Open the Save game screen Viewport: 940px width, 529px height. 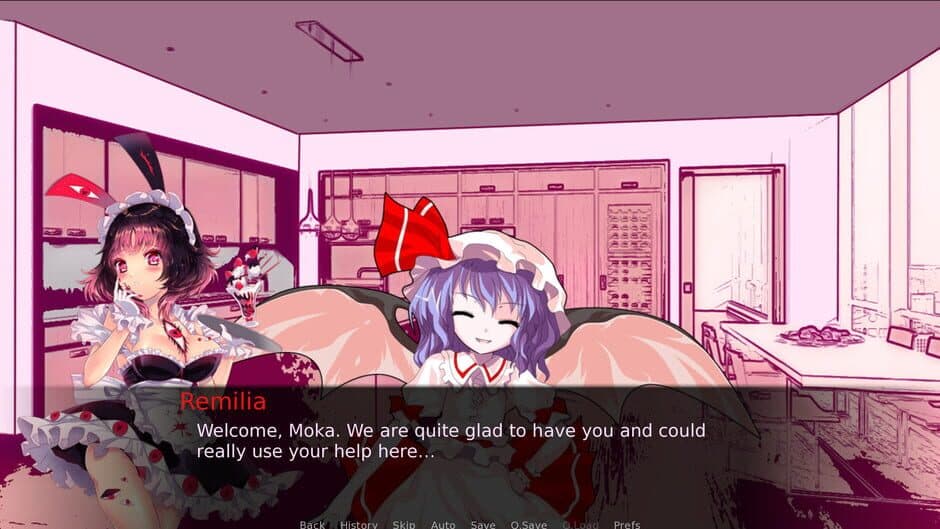(483, 524)
